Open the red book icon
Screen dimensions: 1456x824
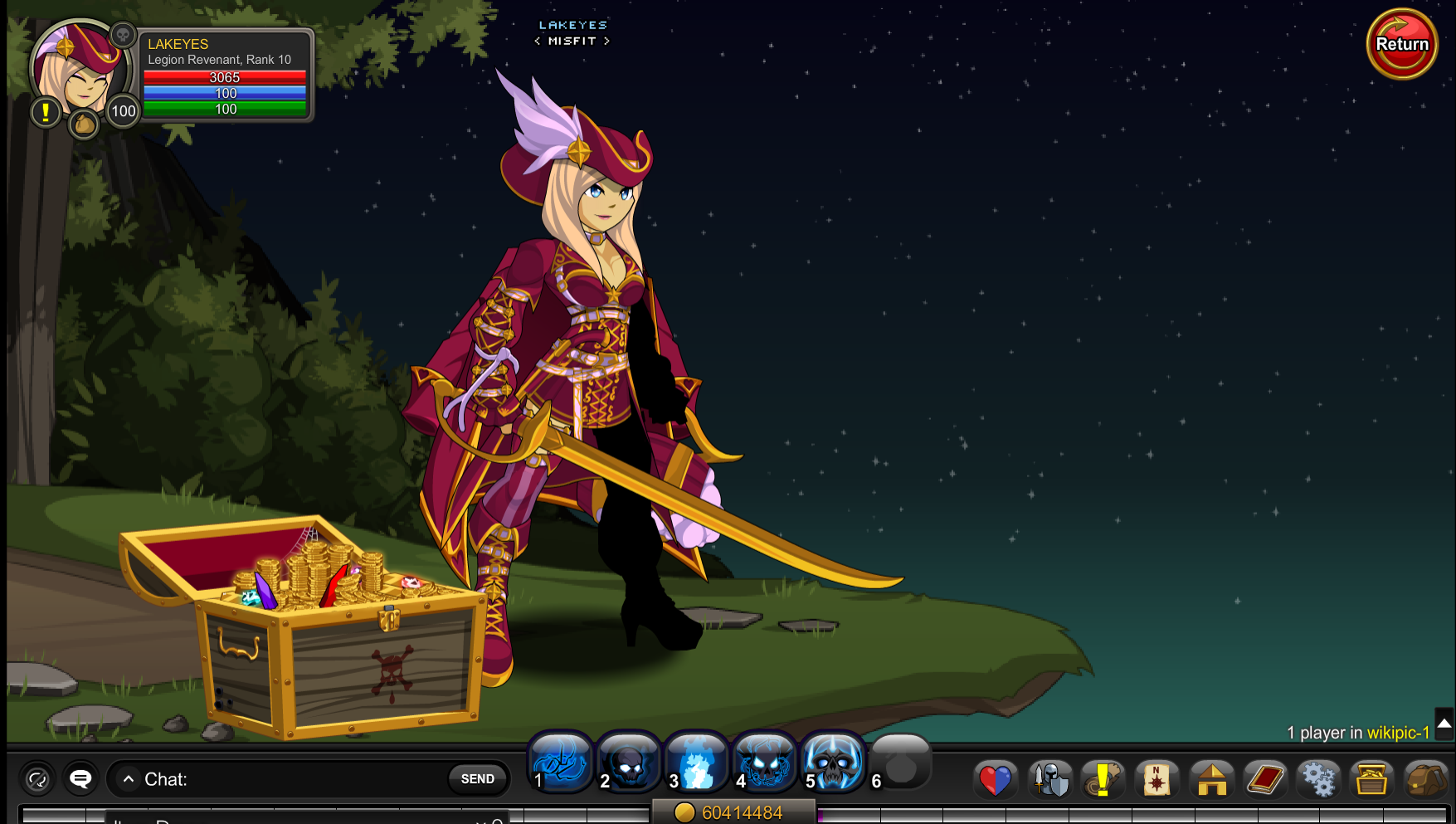[x=1264, y=780]
